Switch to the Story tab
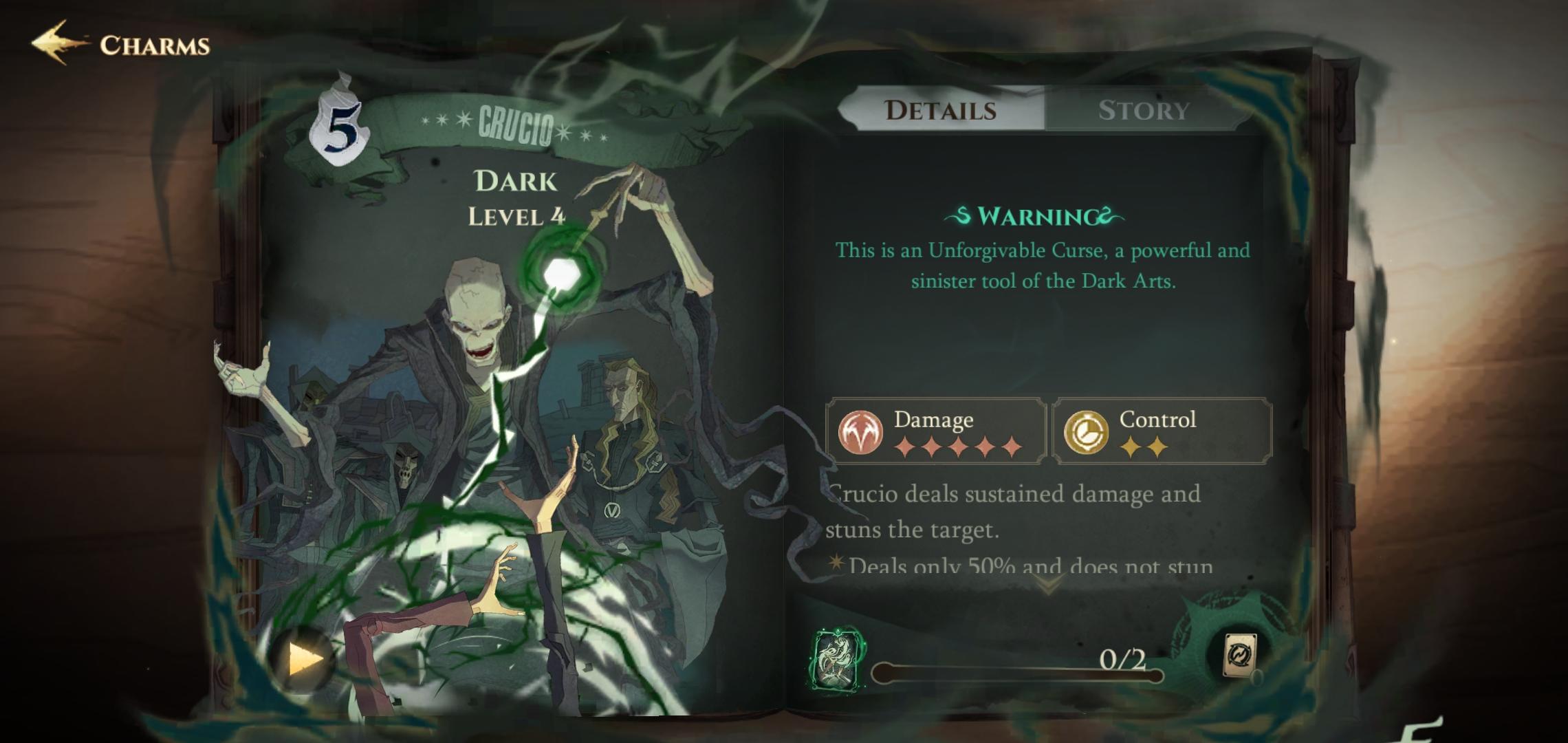This screenshot has width=1568, height=743. [x=1143, y=110]
